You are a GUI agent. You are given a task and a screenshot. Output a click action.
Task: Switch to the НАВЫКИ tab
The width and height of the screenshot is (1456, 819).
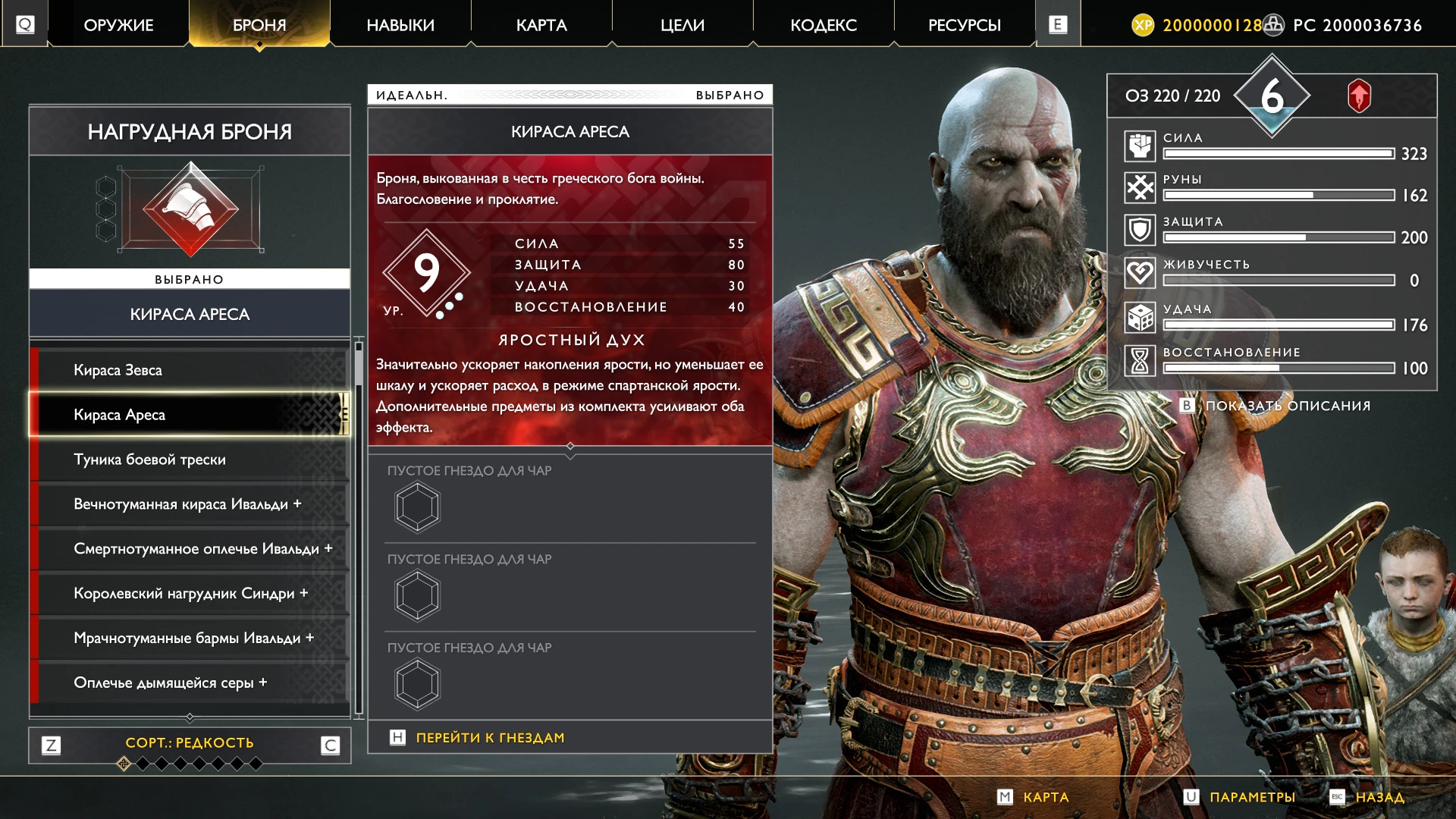point(400,24)
